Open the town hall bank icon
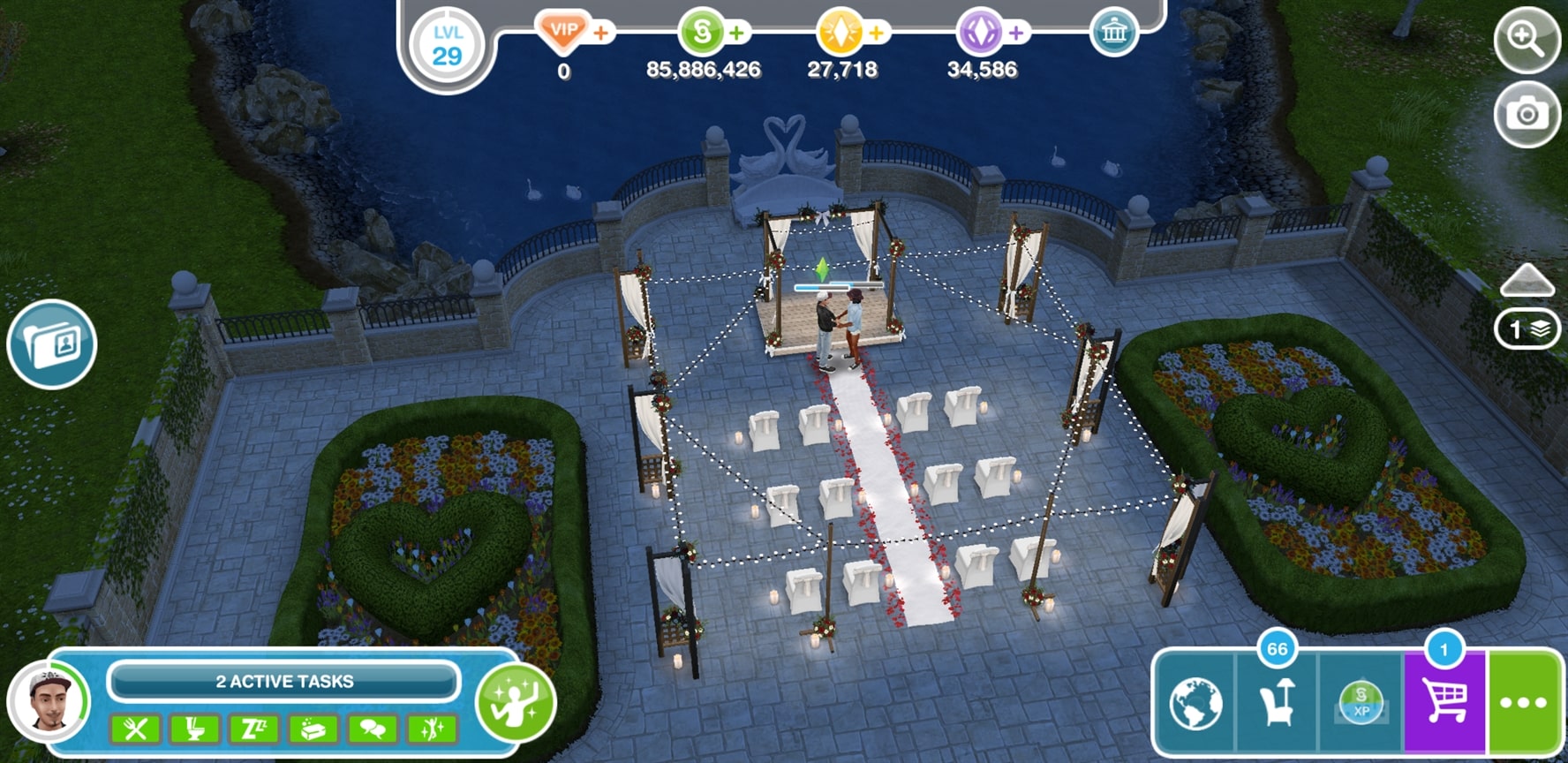The width and height of the screenshot is (1568, 763). click(1113, 34)
